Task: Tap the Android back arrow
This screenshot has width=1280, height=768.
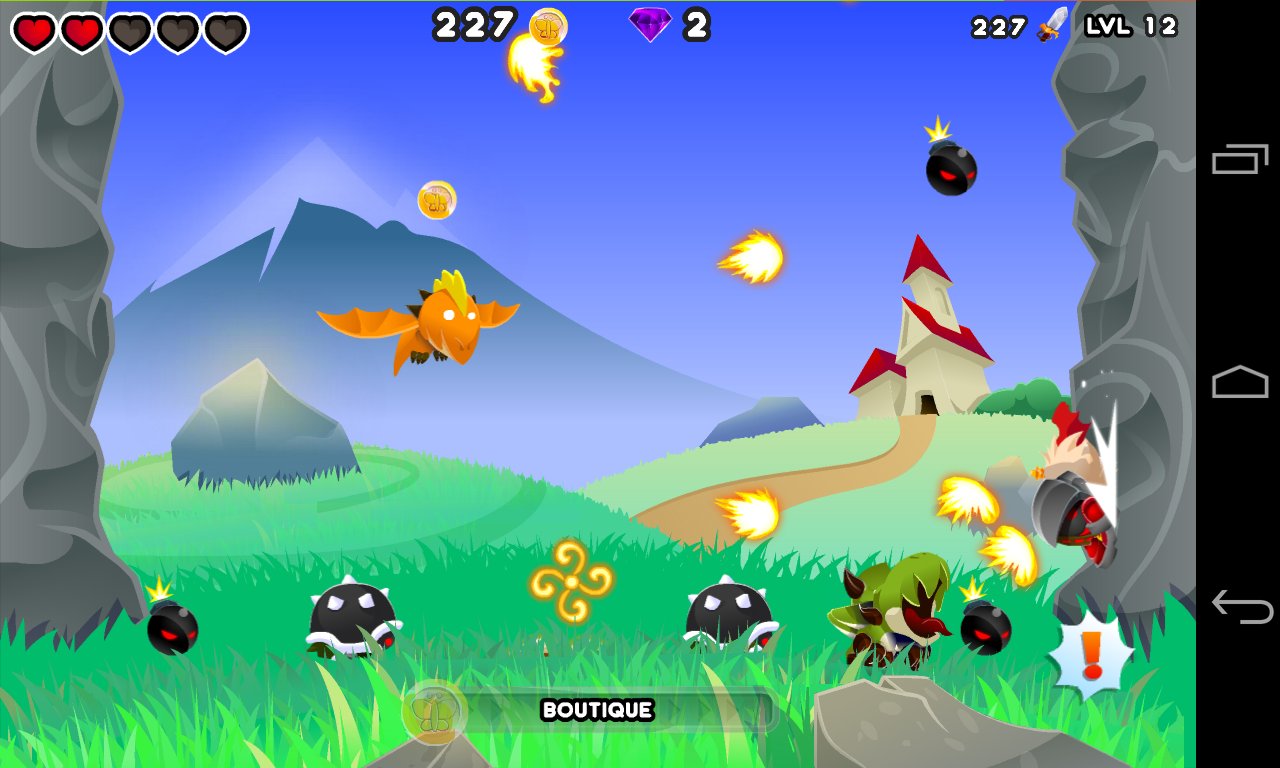Action: point(1240,606)
